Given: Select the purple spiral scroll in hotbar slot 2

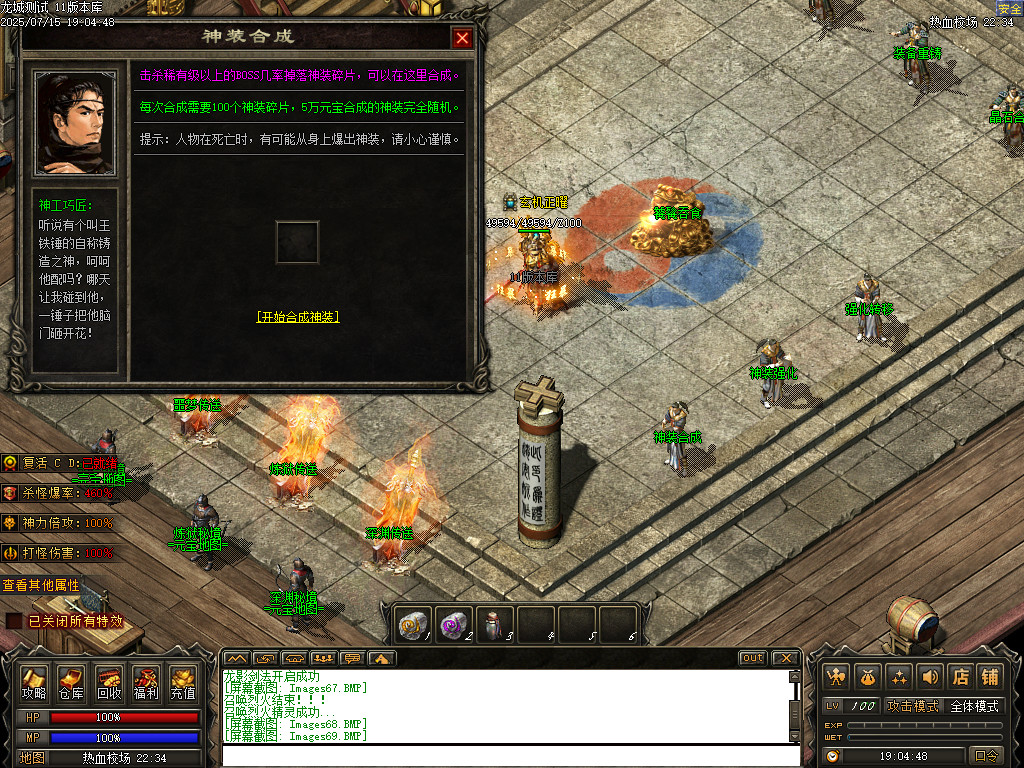Looking at the screenshot, I should click(454, 624).
